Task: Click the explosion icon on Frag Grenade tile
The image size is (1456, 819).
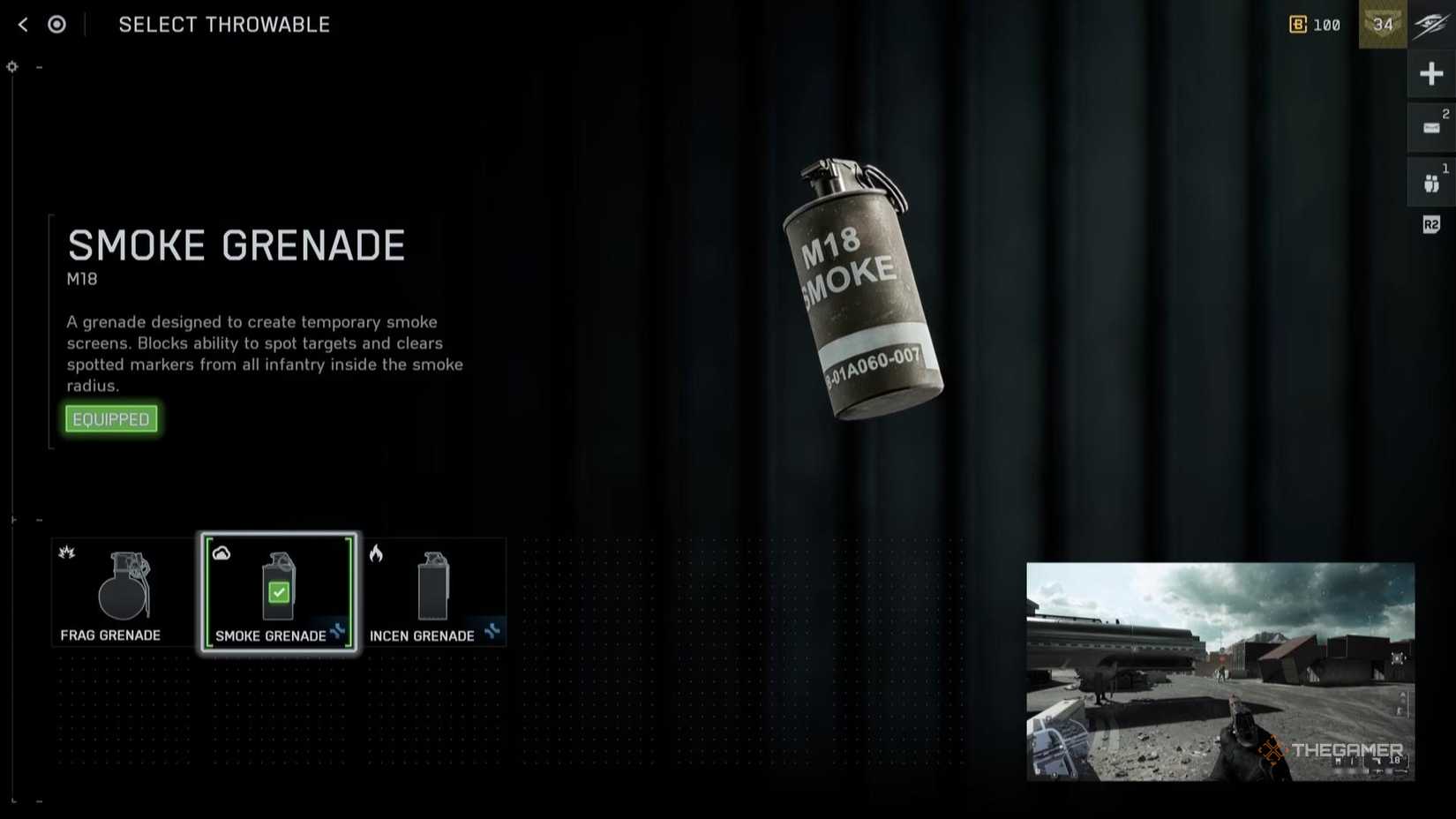Action: (65, 552)
